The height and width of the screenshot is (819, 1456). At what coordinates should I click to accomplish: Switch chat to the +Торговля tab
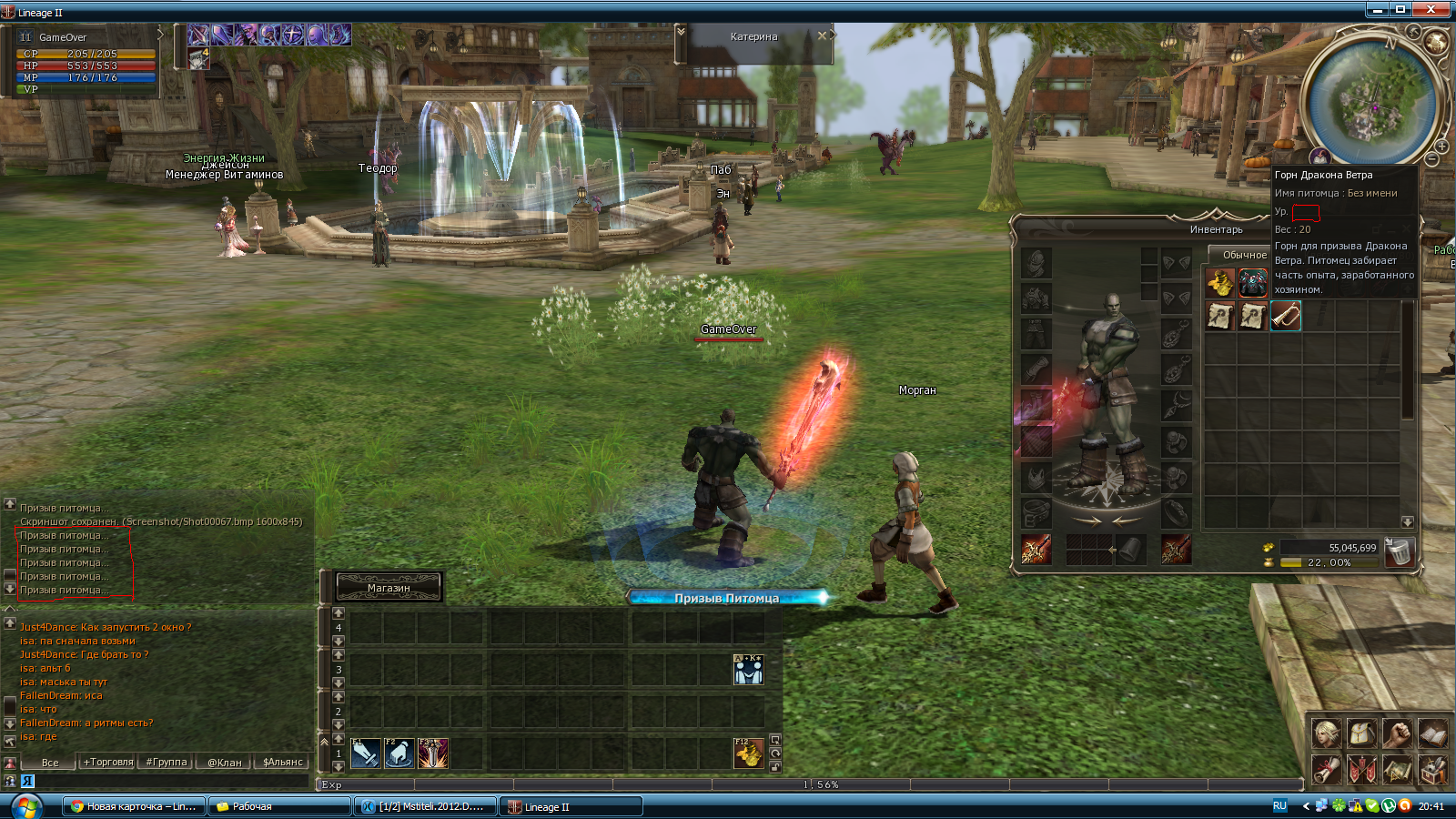coord(108,763)
